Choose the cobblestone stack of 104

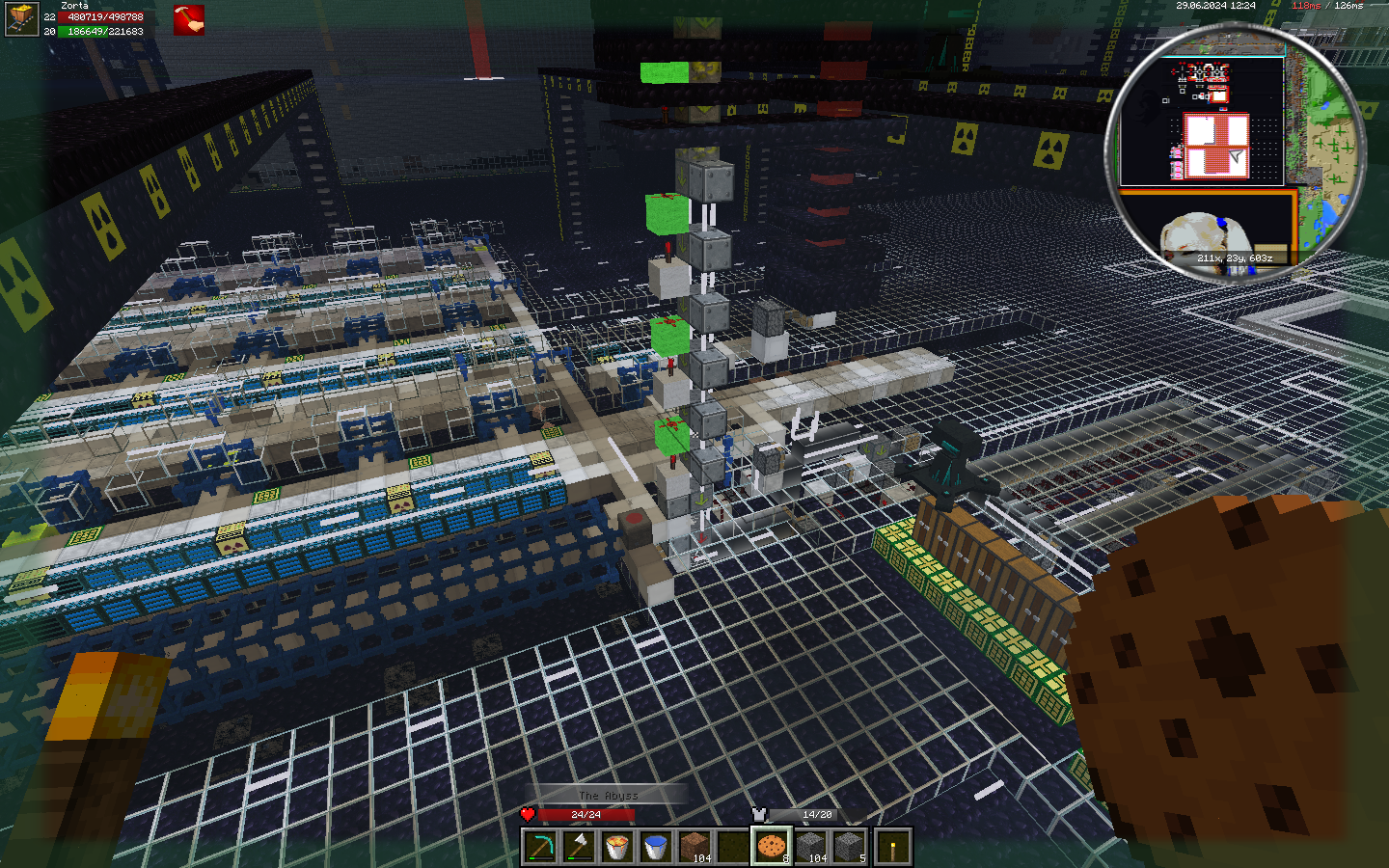810,847
